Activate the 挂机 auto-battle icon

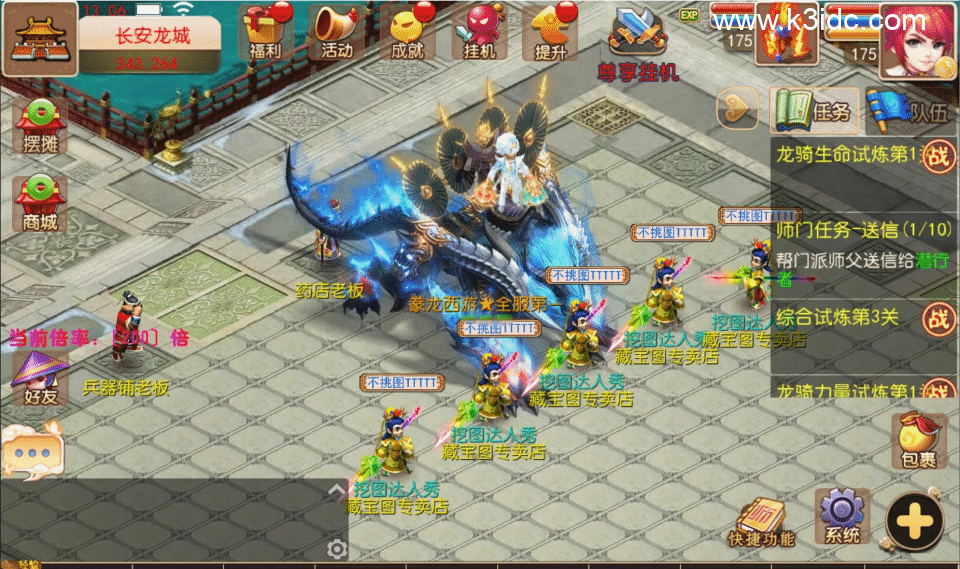coord(480,33)
